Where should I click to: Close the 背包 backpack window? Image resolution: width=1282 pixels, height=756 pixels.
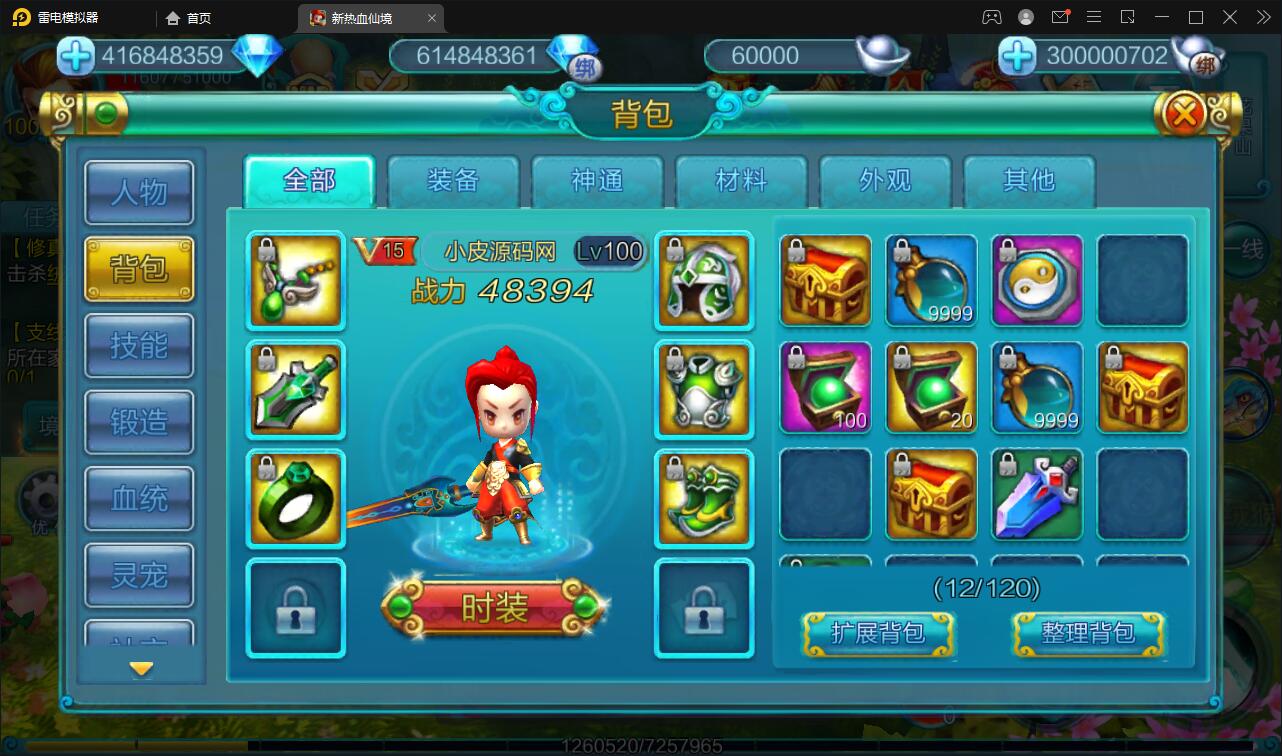(1184, 115)
